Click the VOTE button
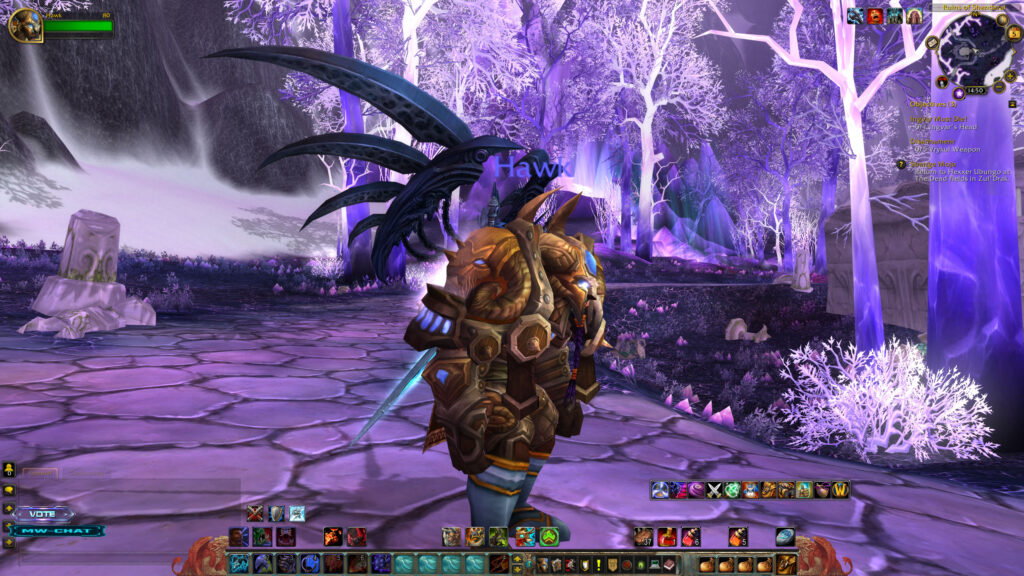The height and width of the screenshot is (576, 1024). pos(43,513)
